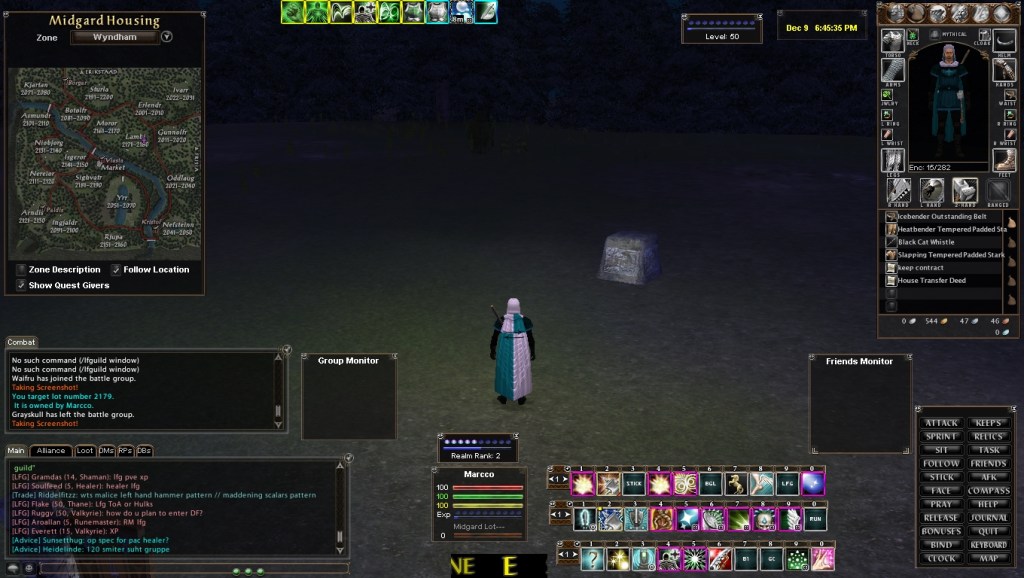This screenshot has width=1024, height=578.
Task: Click the QUIT button
Action: [988, 531]
